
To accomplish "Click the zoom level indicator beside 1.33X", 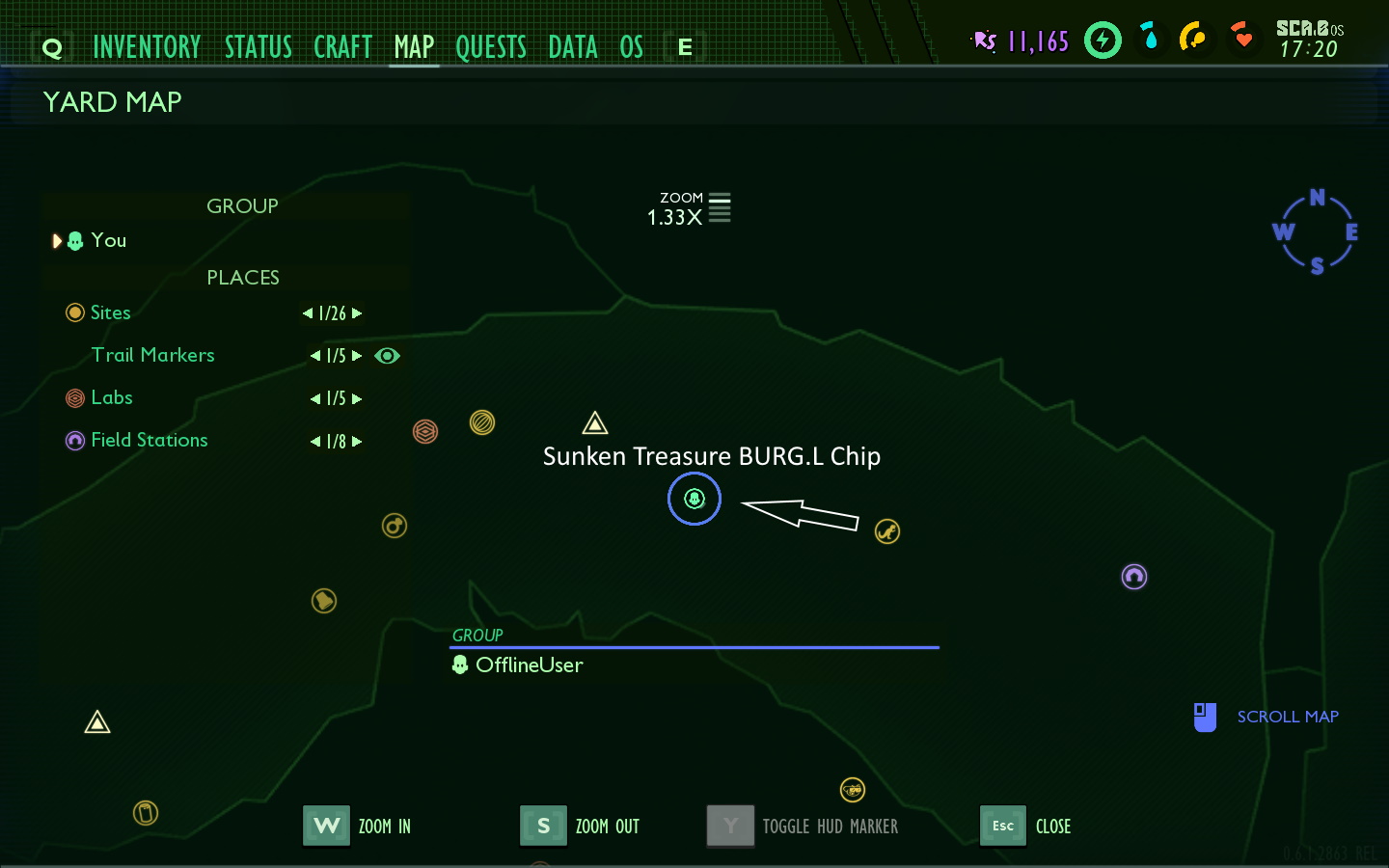I will [719, 207].
